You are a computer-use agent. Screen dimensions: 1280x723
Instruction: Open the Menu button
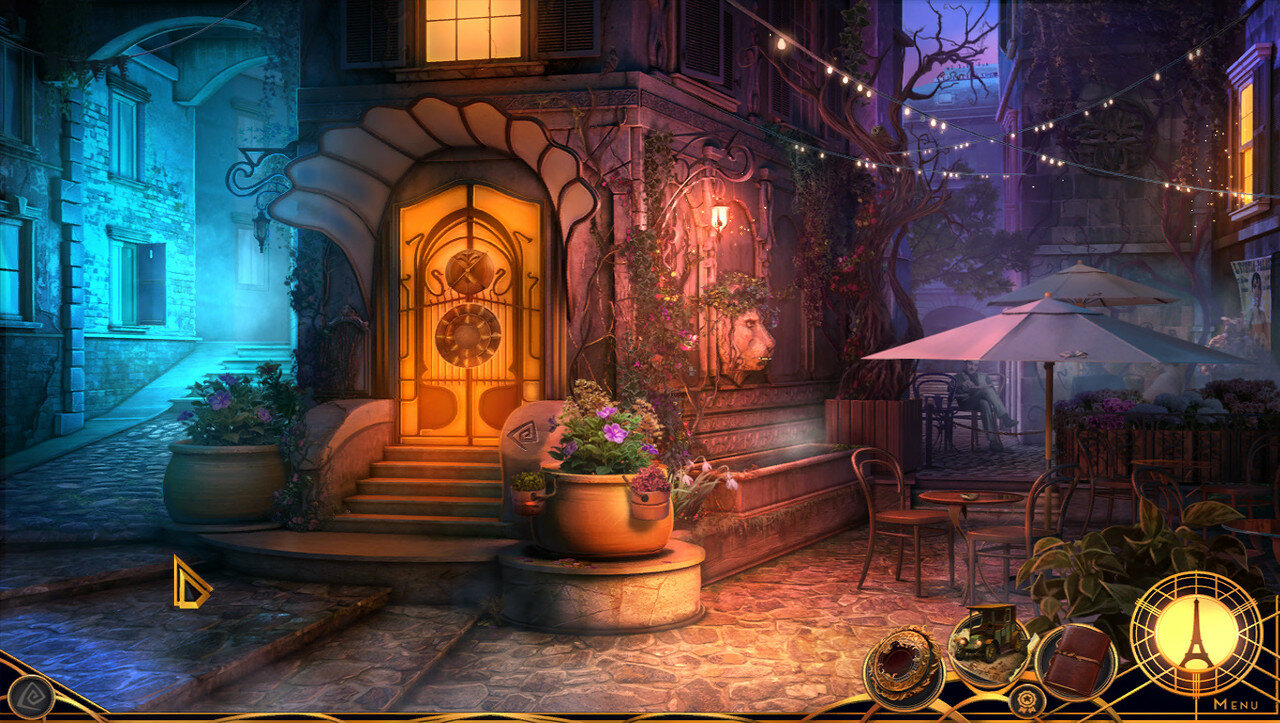(1236, 704)
